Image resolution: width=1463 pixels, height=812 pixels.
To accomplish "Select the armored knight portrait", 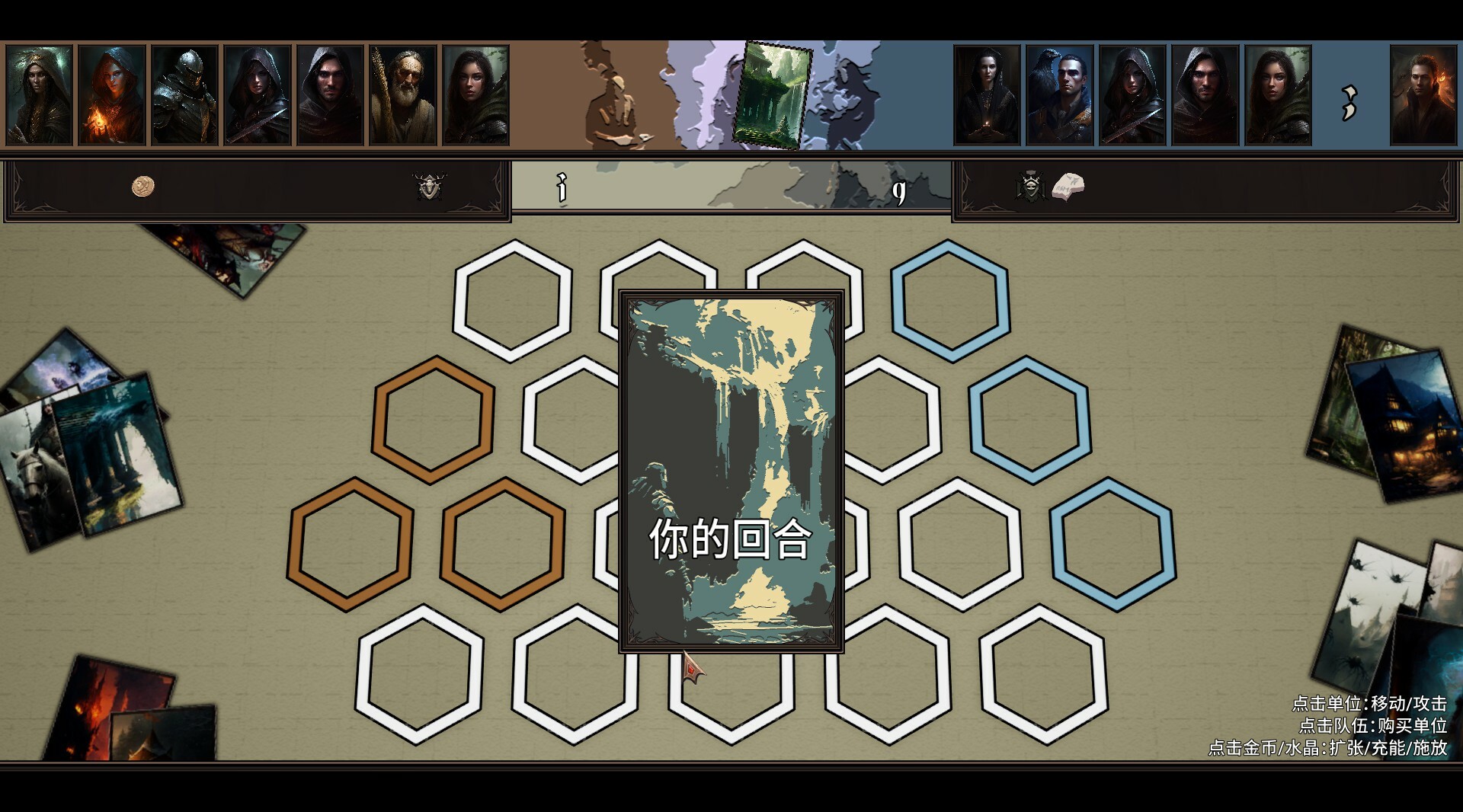I will tap(185, 95).
